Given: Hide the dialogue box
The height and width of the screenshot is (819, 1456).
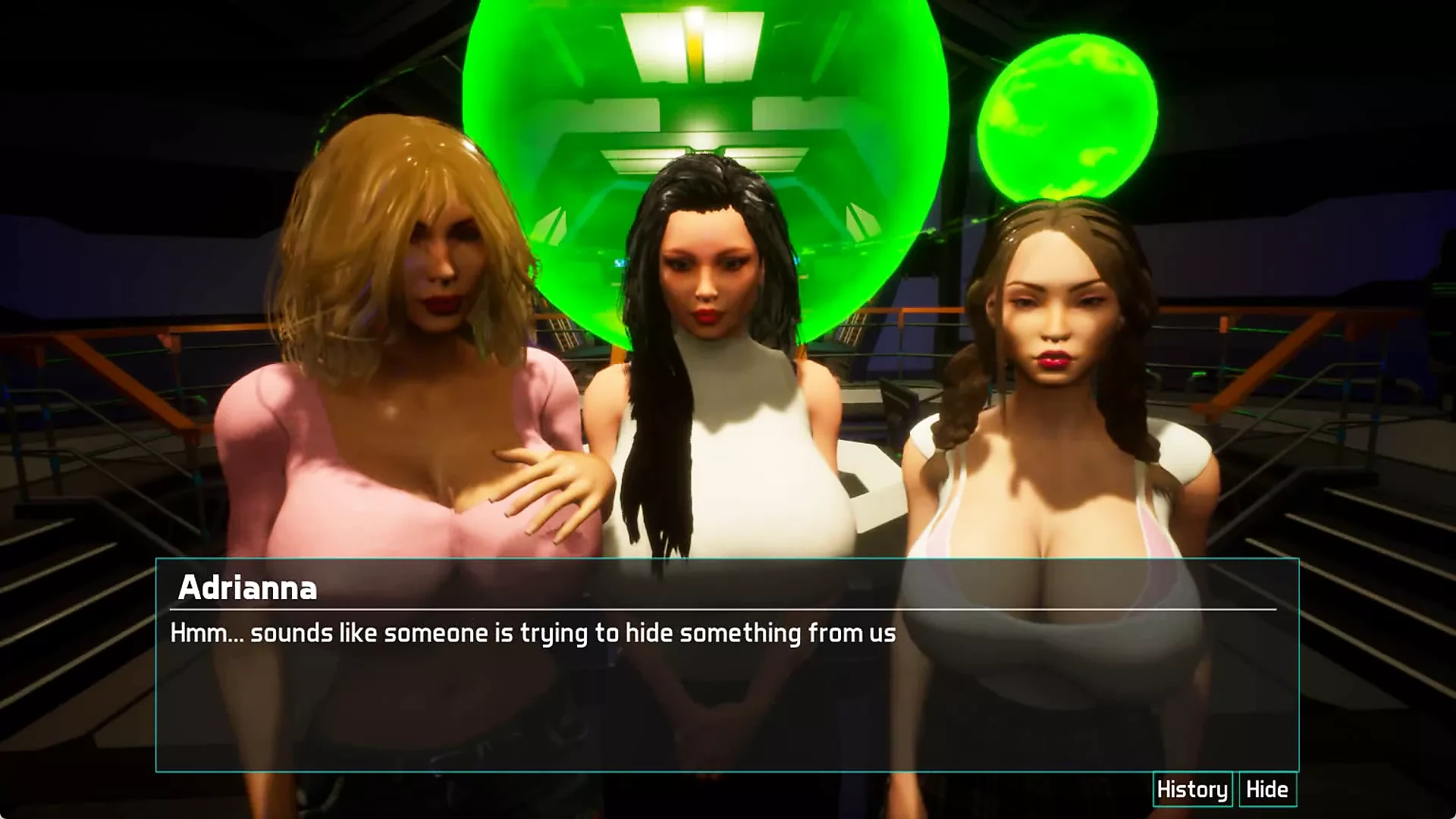Looking at the screenshot, I should 1267,789.
